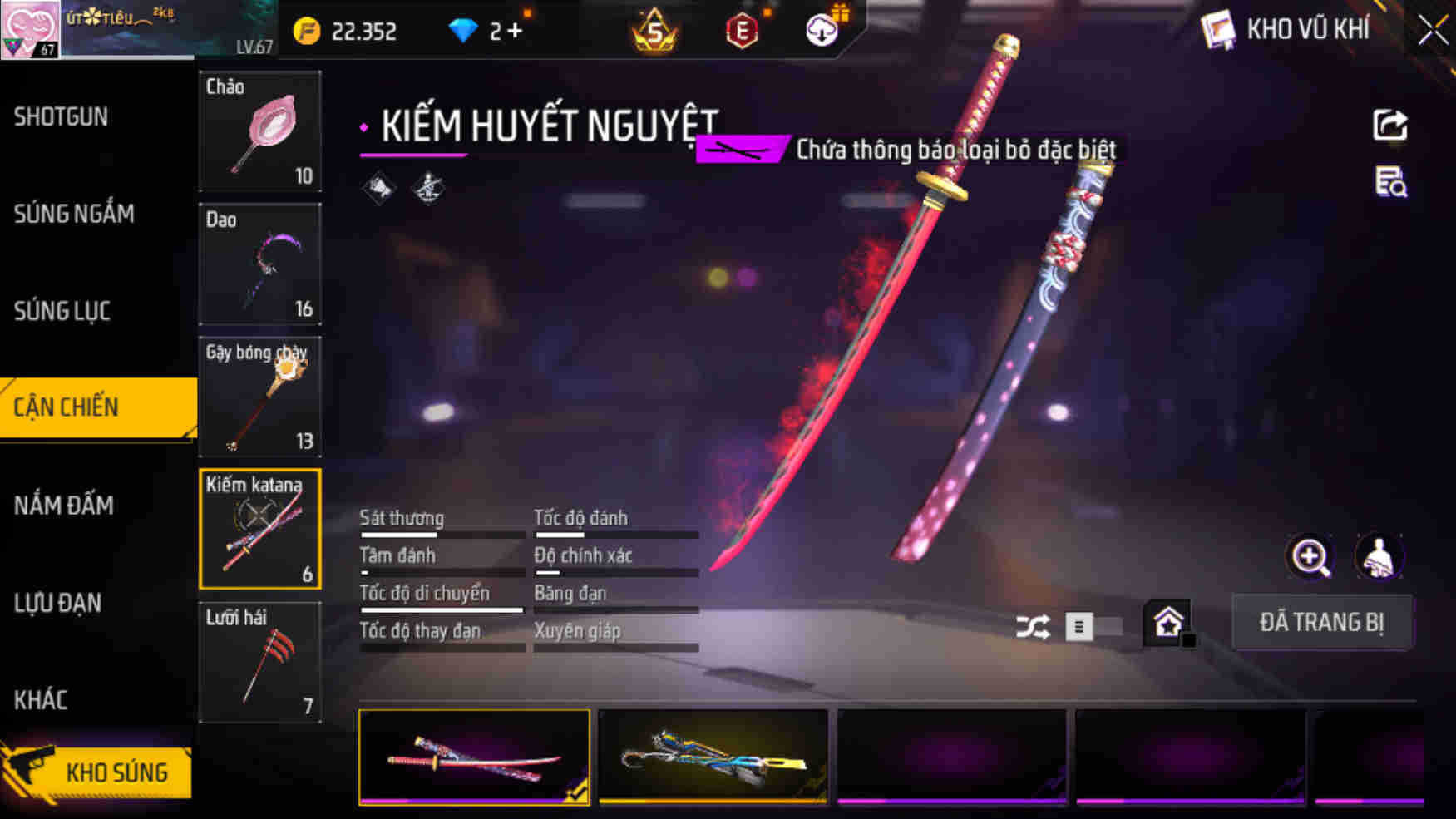
Task: Switch to the SHOTGUN tab
Action: (59, 117)
